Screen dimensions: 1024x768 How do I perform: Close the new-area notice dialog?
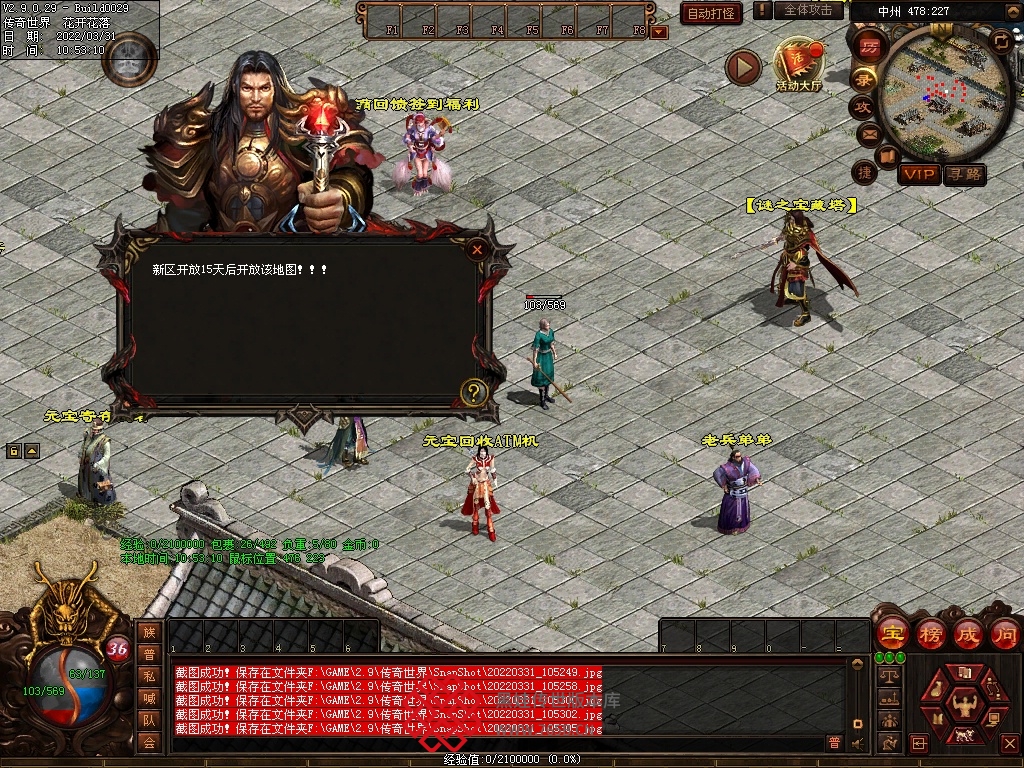(478, 250)
